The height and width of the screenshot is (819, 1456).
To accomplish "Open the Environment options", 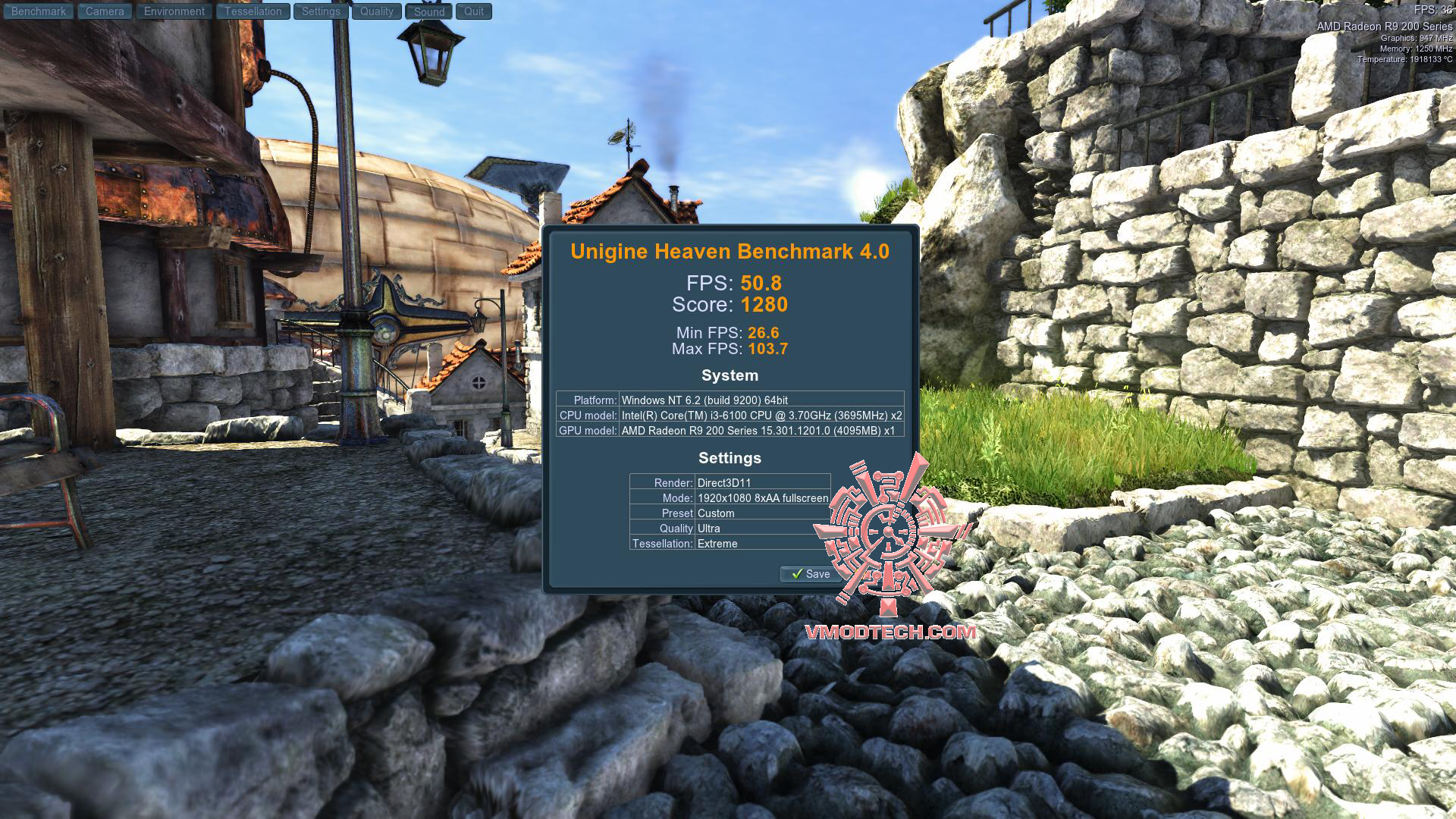I will [174, 11].
